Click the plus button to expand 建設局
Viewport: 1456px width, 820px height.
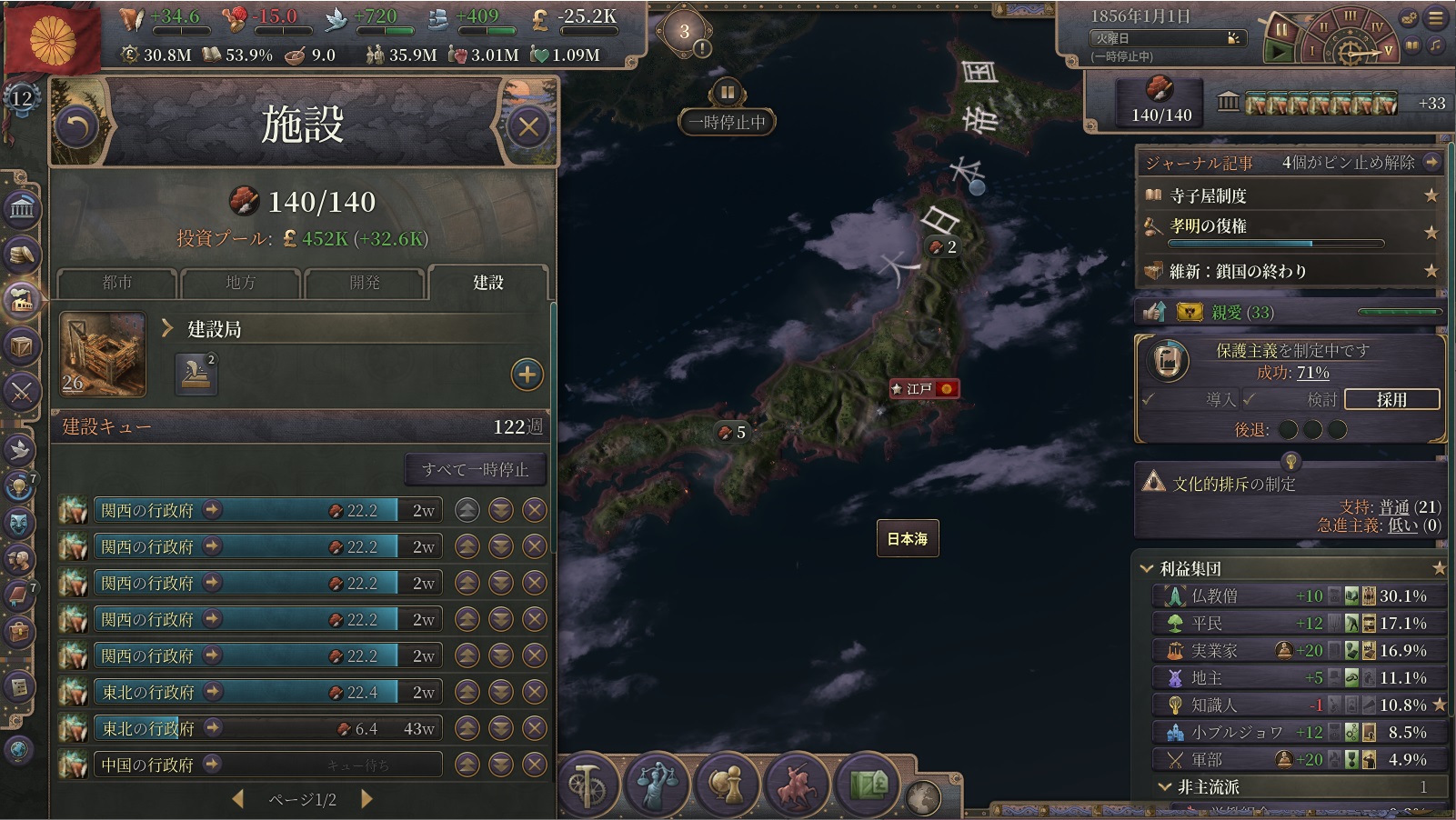coord(527,375)
